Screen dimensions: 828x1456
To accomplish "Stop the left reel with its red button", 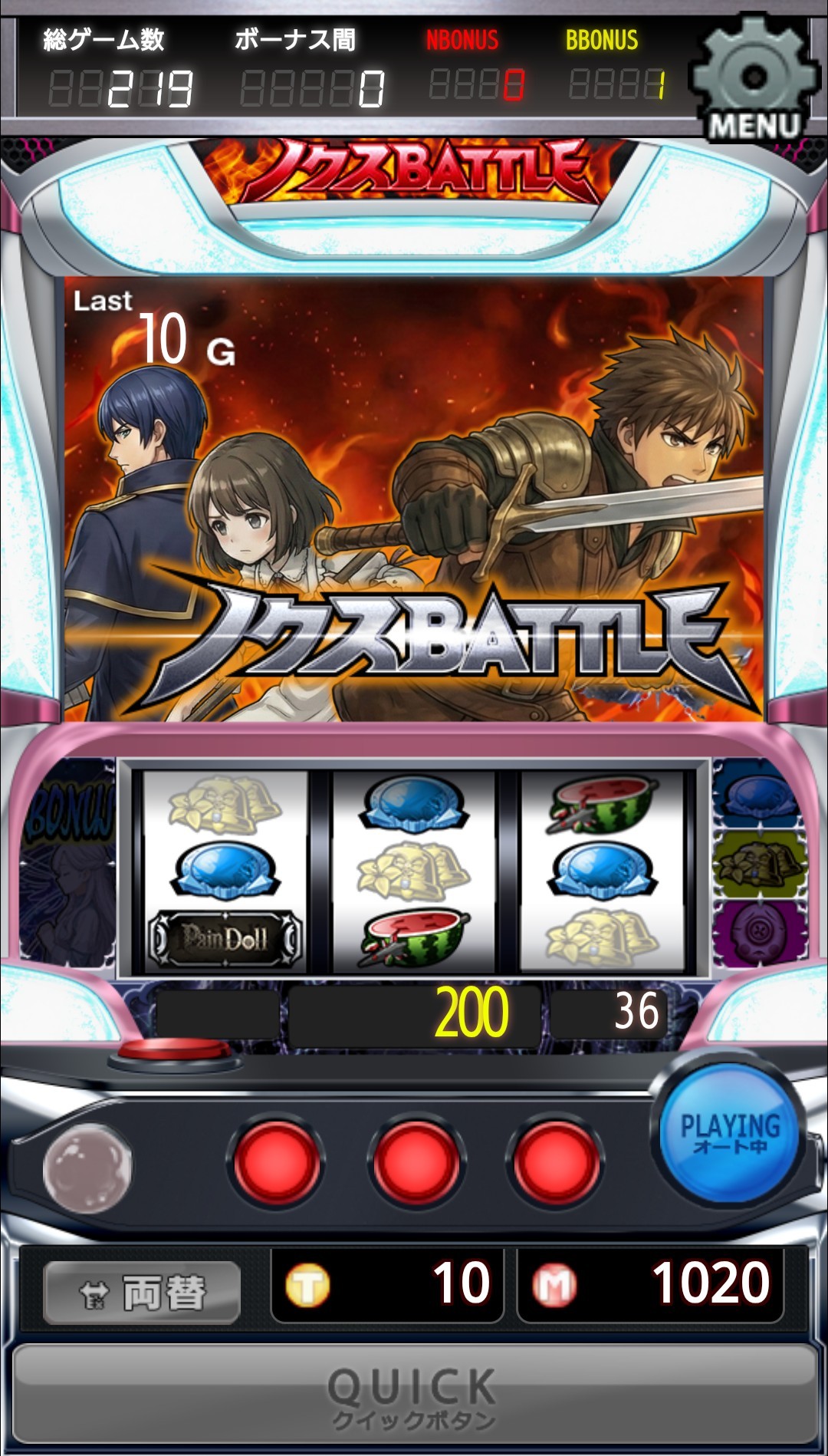I will coord(276,1162).
